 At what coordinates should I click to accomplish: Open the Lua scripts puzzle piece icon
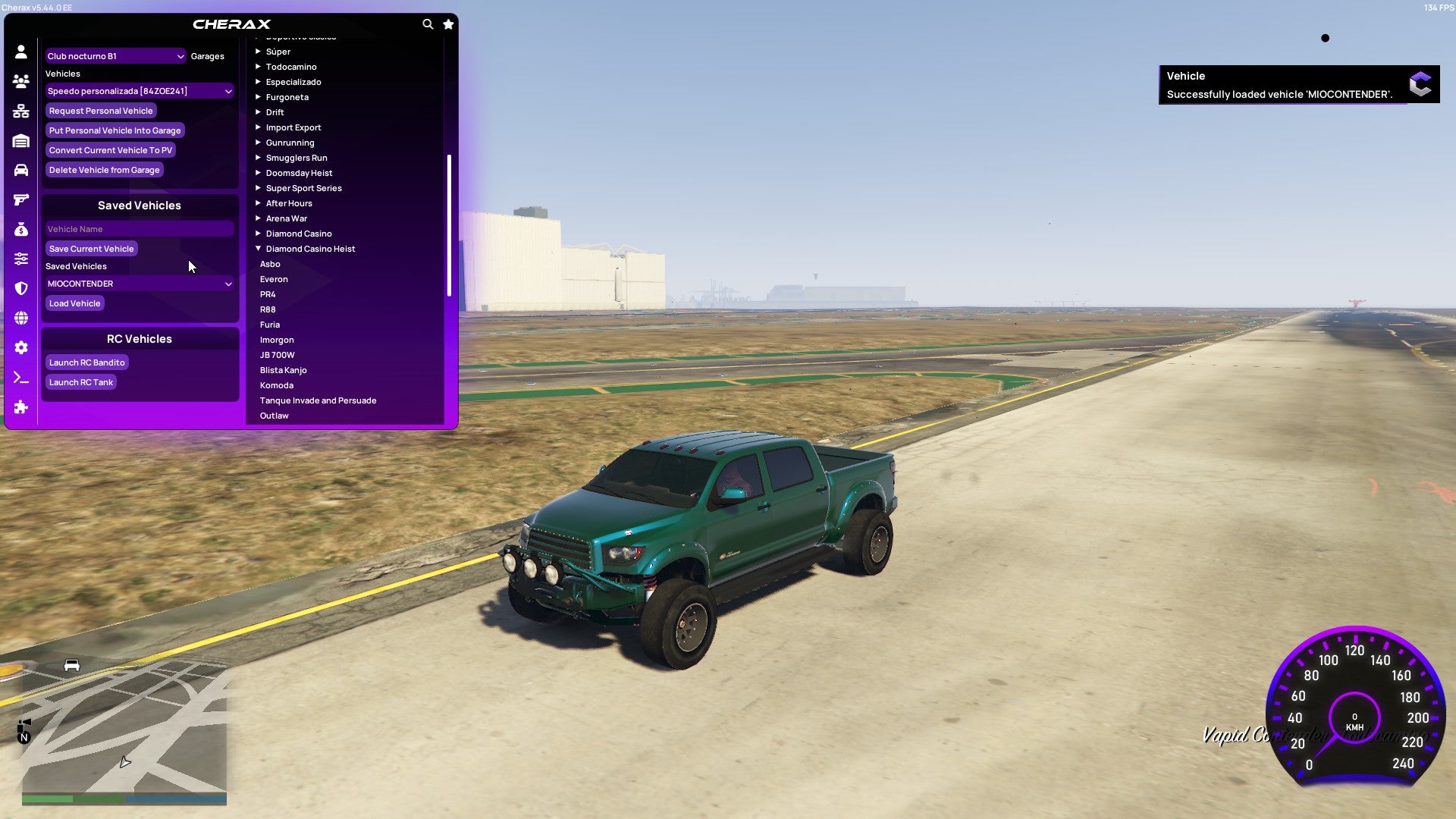(20, 407)
